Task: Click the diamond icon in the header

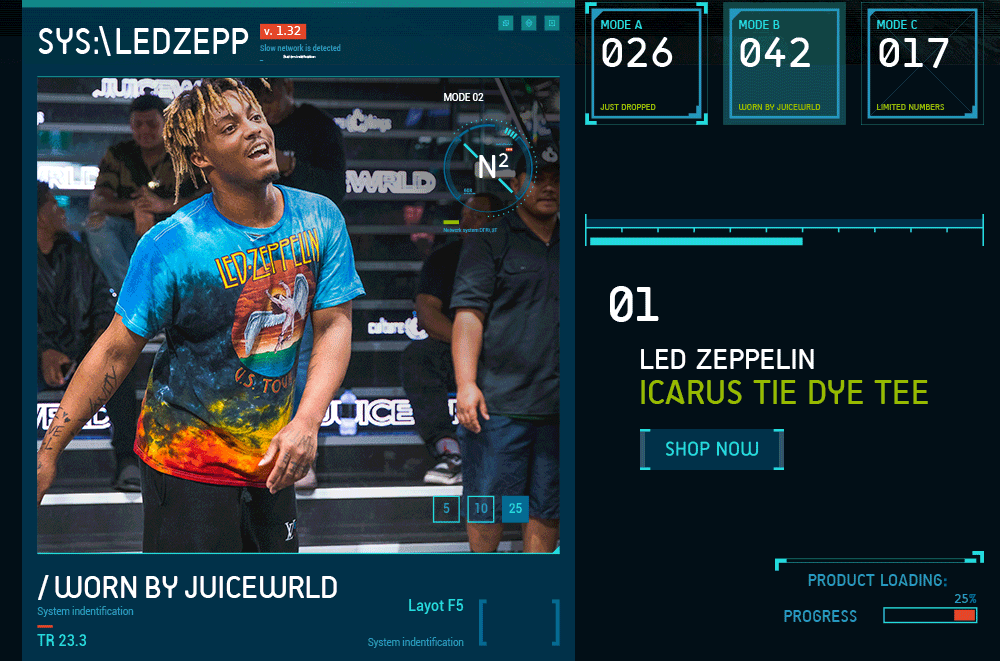Action: point(529,23)
